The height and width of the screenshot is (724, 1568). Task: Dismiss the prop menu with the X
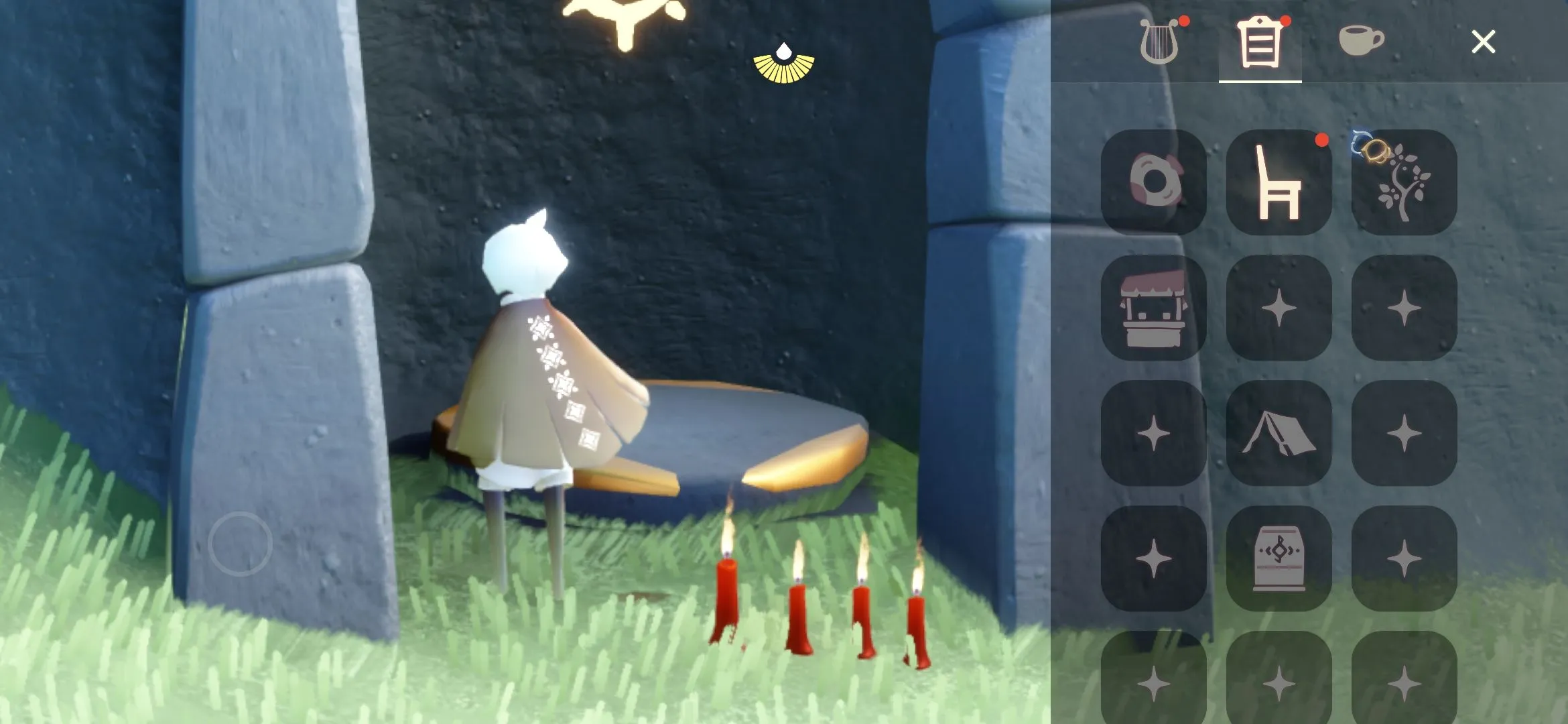point(1483,42)
